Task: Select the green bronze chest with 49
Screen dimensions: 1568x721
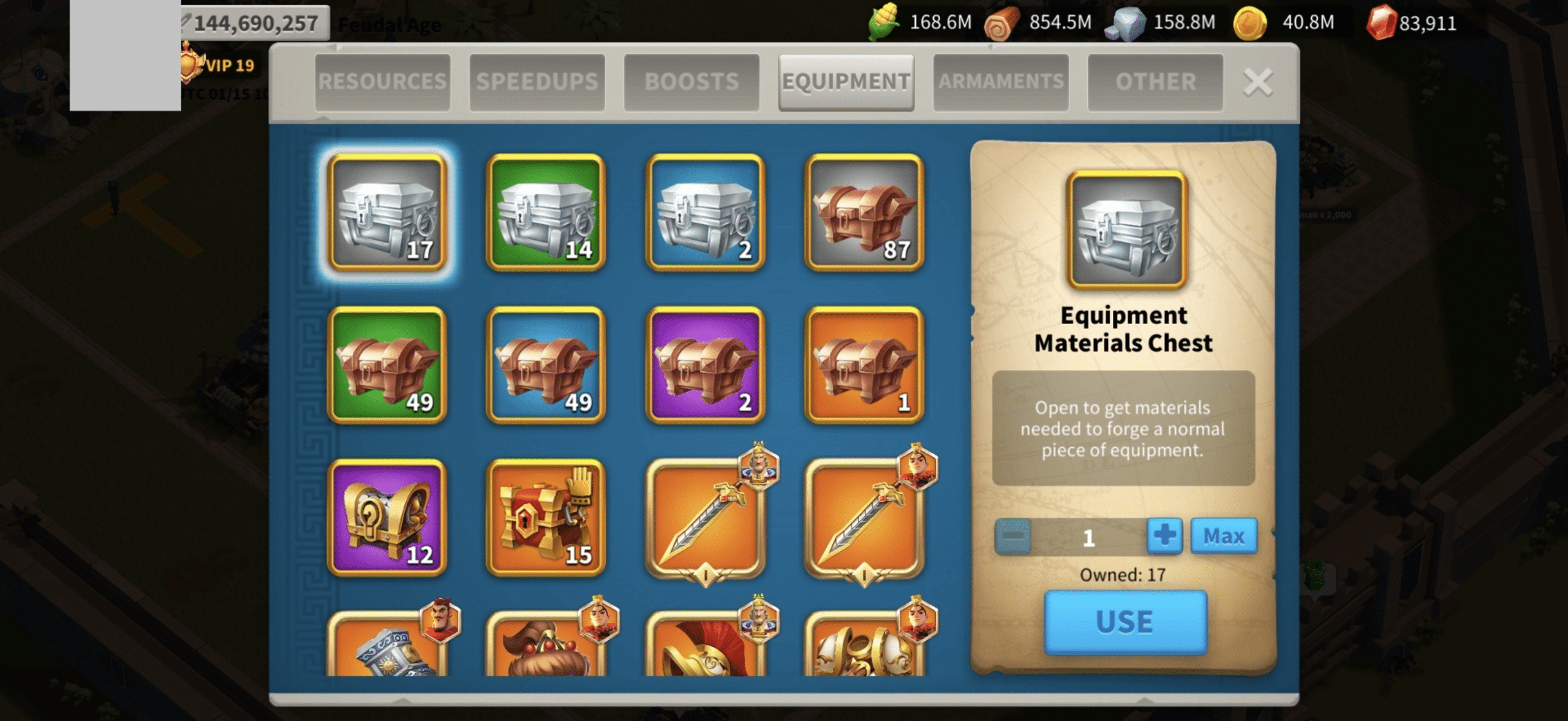Action: click(x=387, y=365)
